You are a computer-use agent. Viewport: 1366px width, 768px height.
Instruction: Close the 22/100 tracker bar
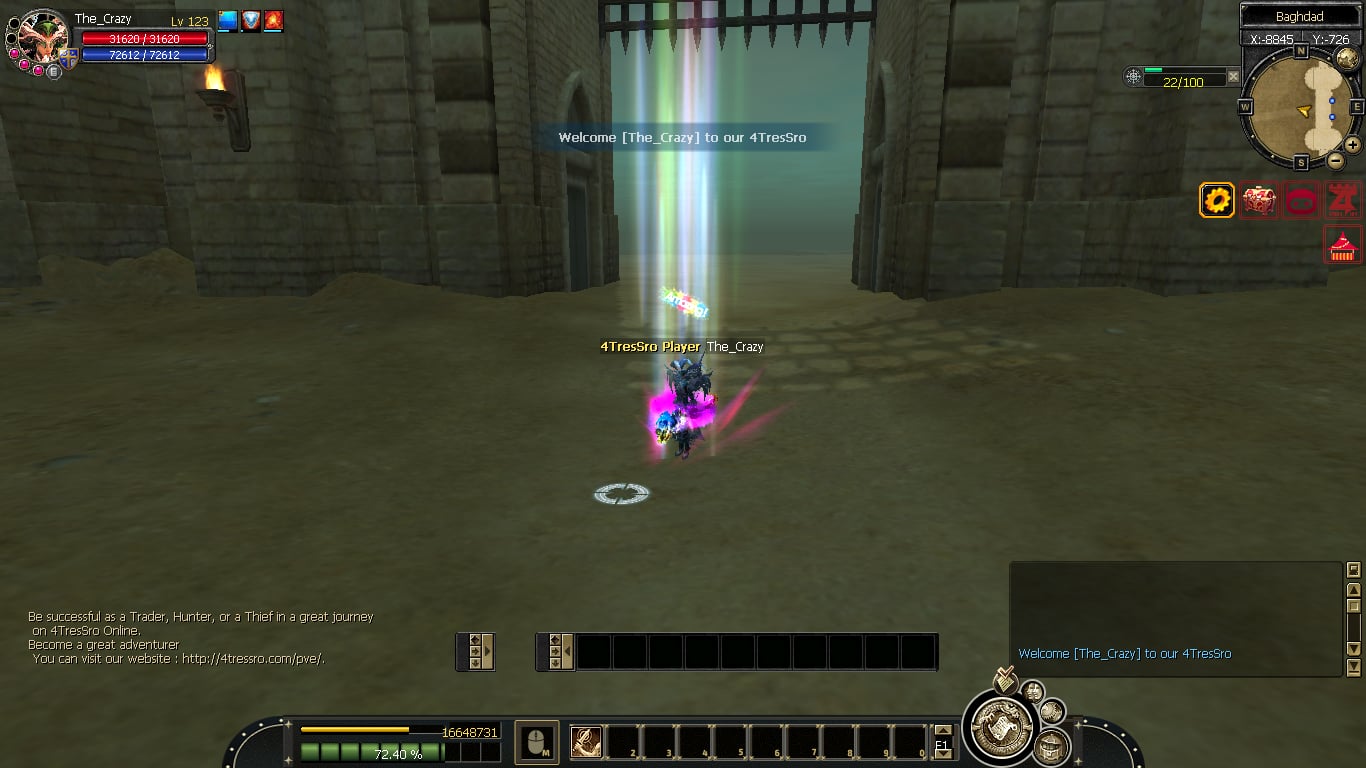(1233, 77)
